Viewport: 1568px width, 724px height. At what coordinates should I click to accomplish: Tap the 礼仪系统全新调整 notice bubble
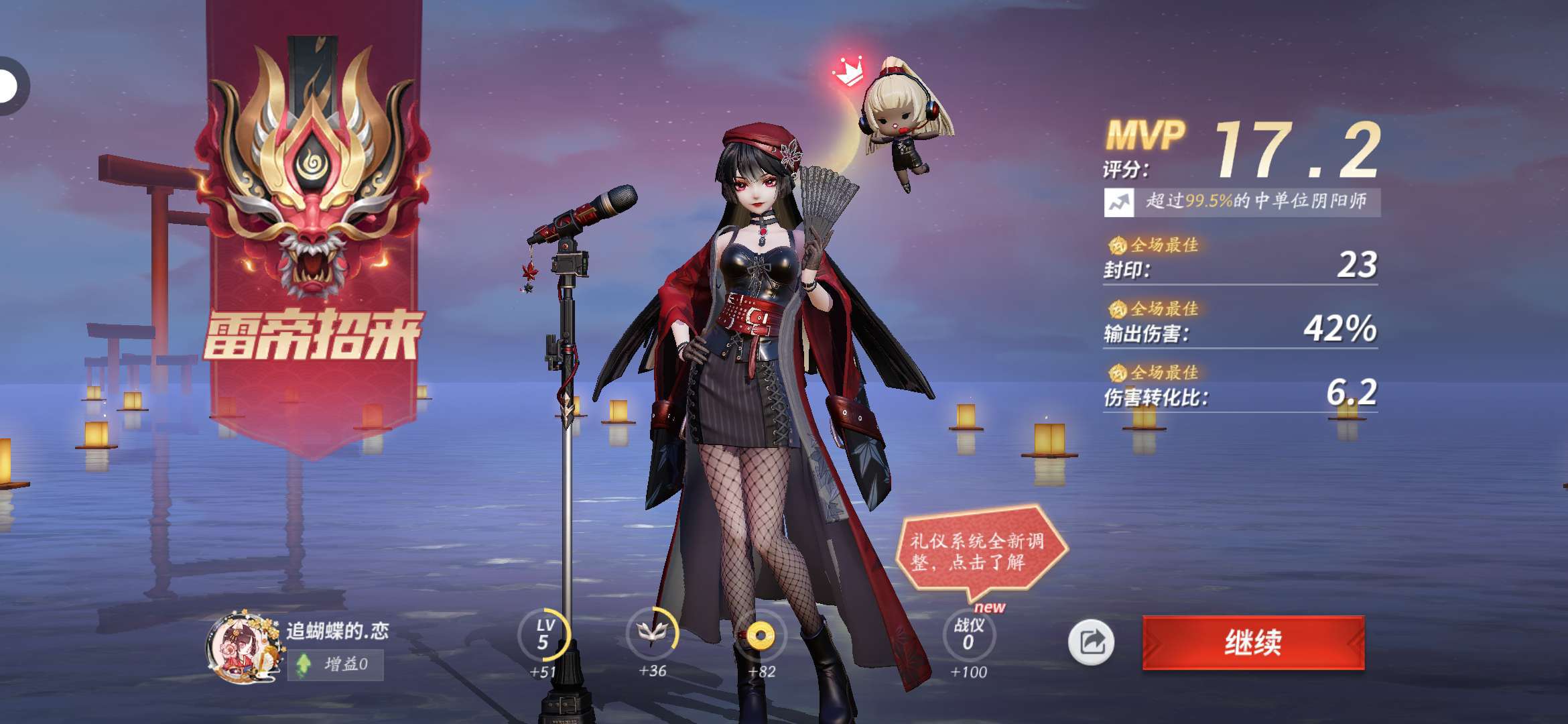point(978,552)
